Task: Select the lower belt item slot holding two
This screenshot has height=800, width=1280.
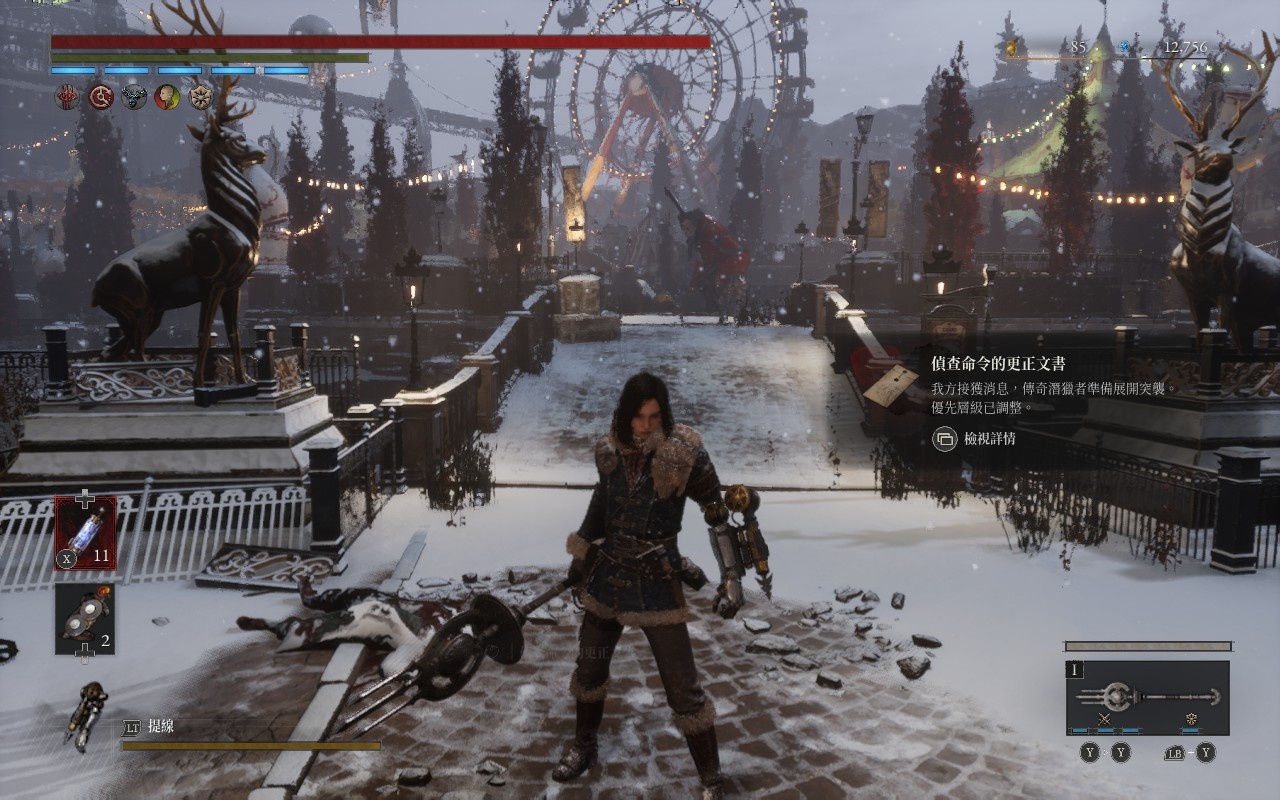Action: click(85, 619)
